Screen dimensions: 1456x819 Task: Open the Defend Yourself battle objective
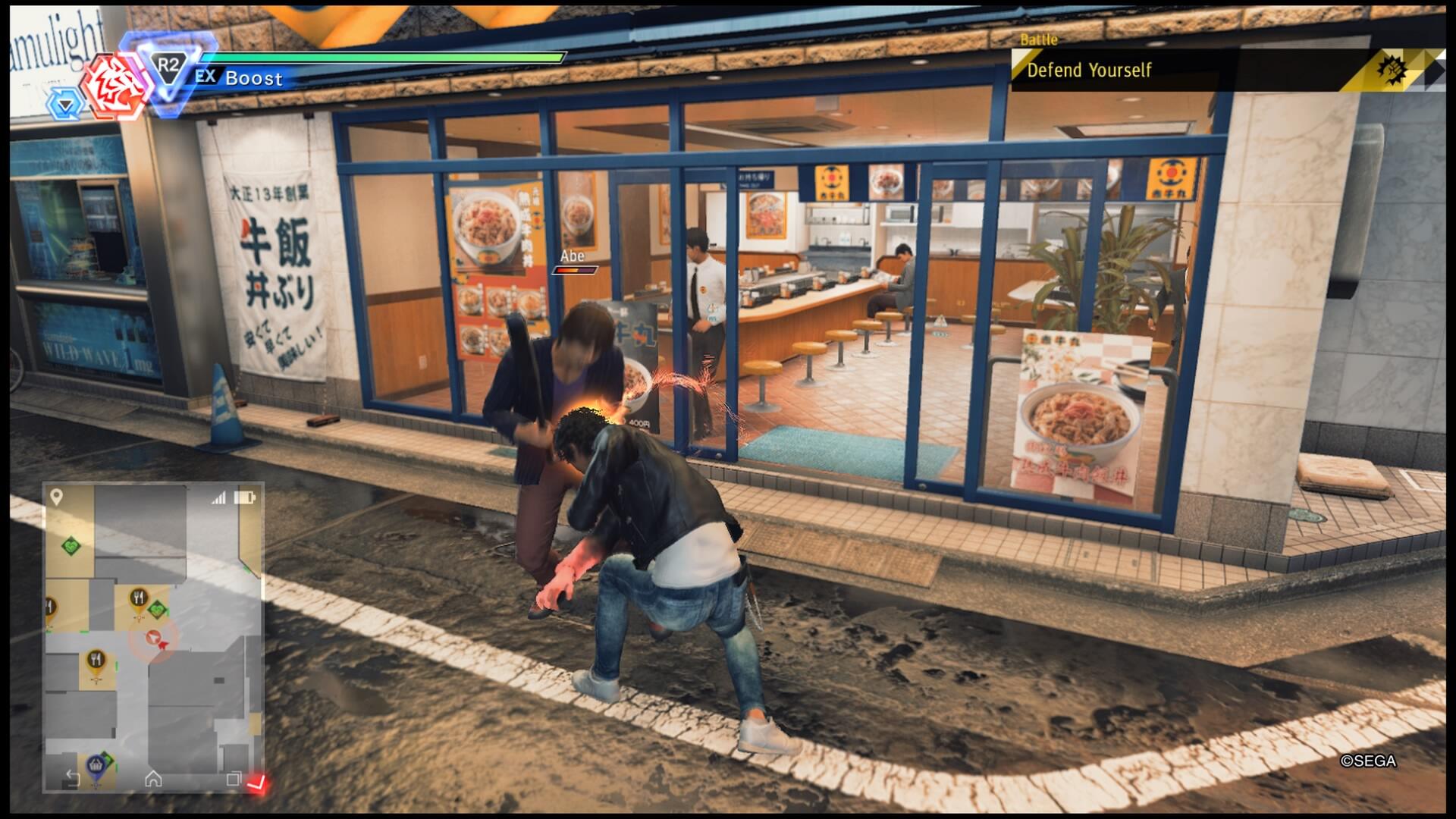(x=1089, y=71)
